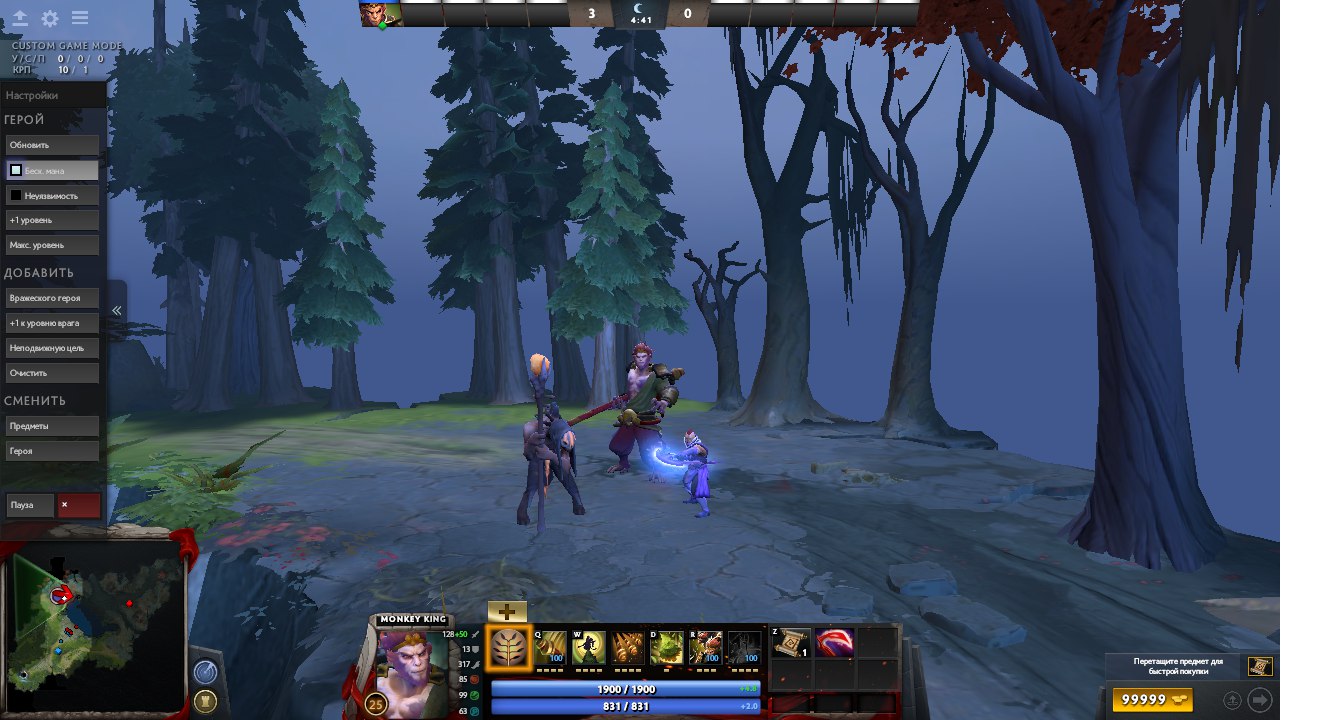
Task: Set hero to Макс. уровень
Action: click(52, 245)
